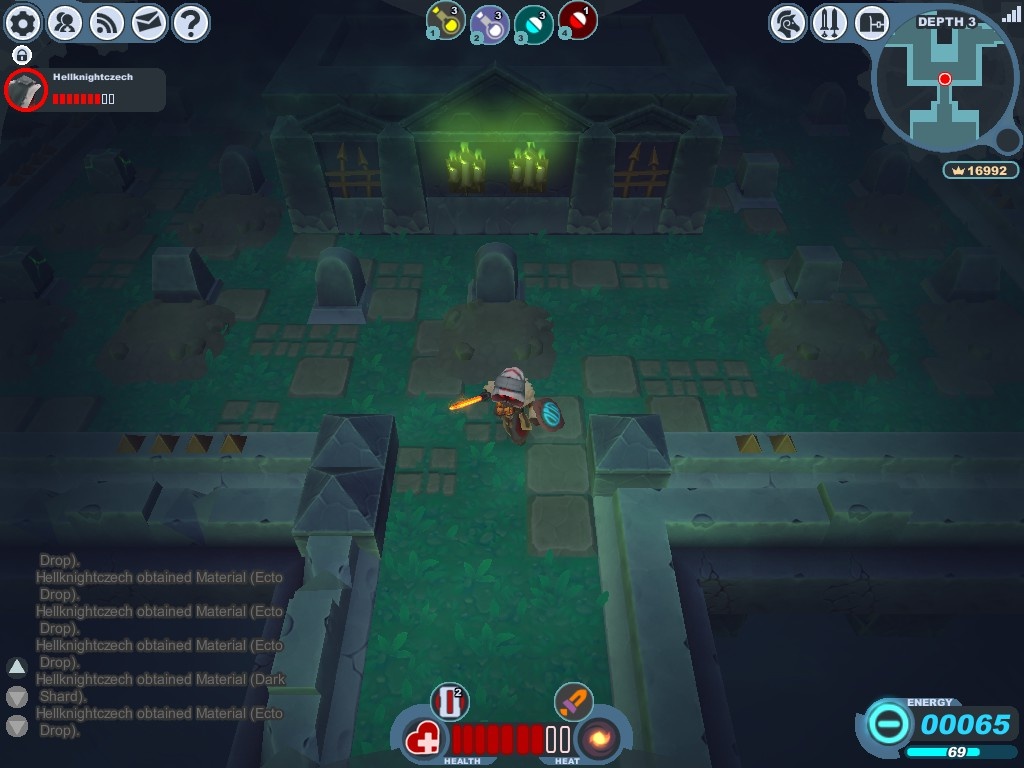Use the yellow vial in slot 1
This screenshot has height=768, width=1024.
coord(446,20)
